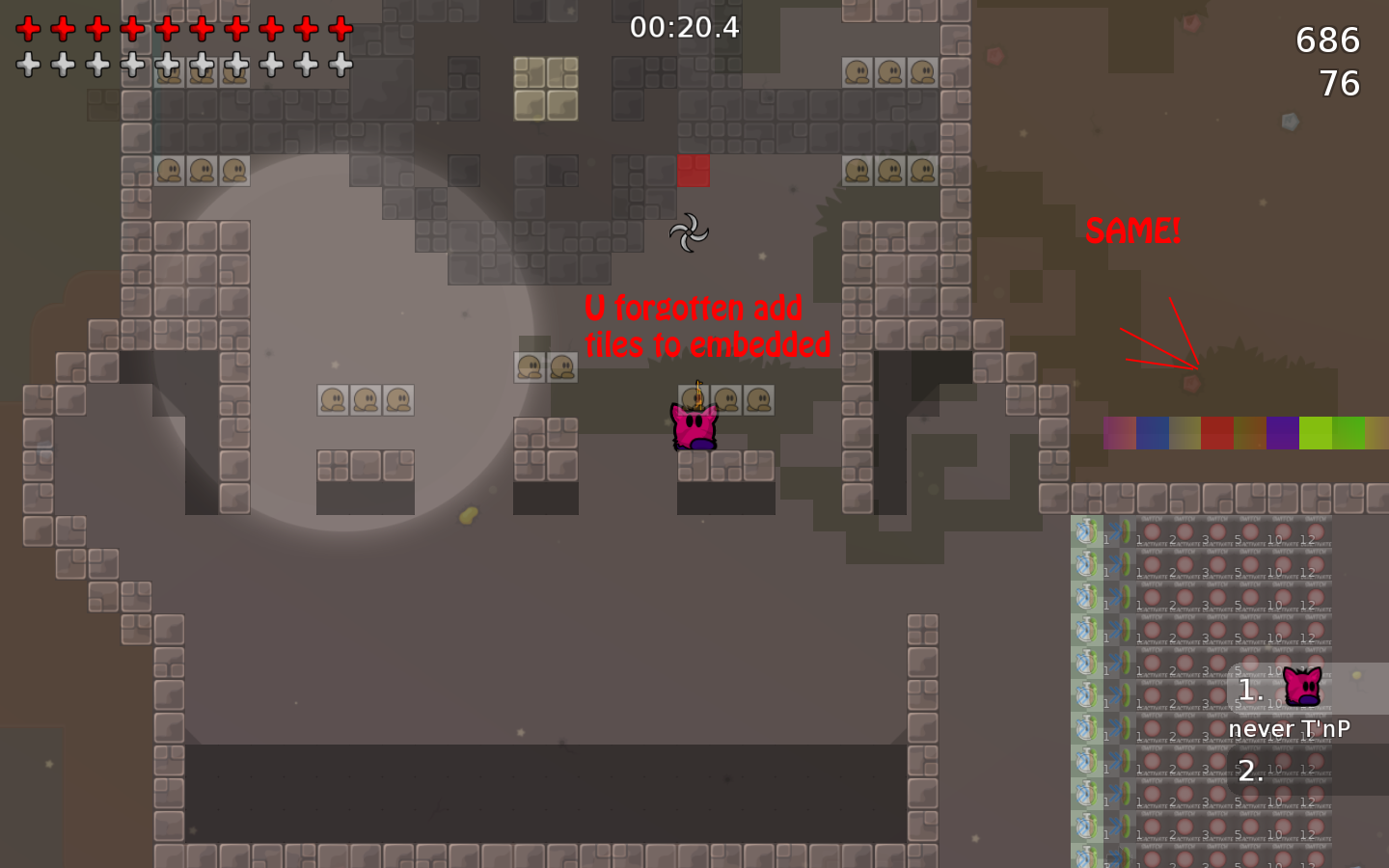Click rank 2 entry in the scoreboard
This screenshot has height=868, width=1389.
pyautogui.click(x=1250, y=770)
